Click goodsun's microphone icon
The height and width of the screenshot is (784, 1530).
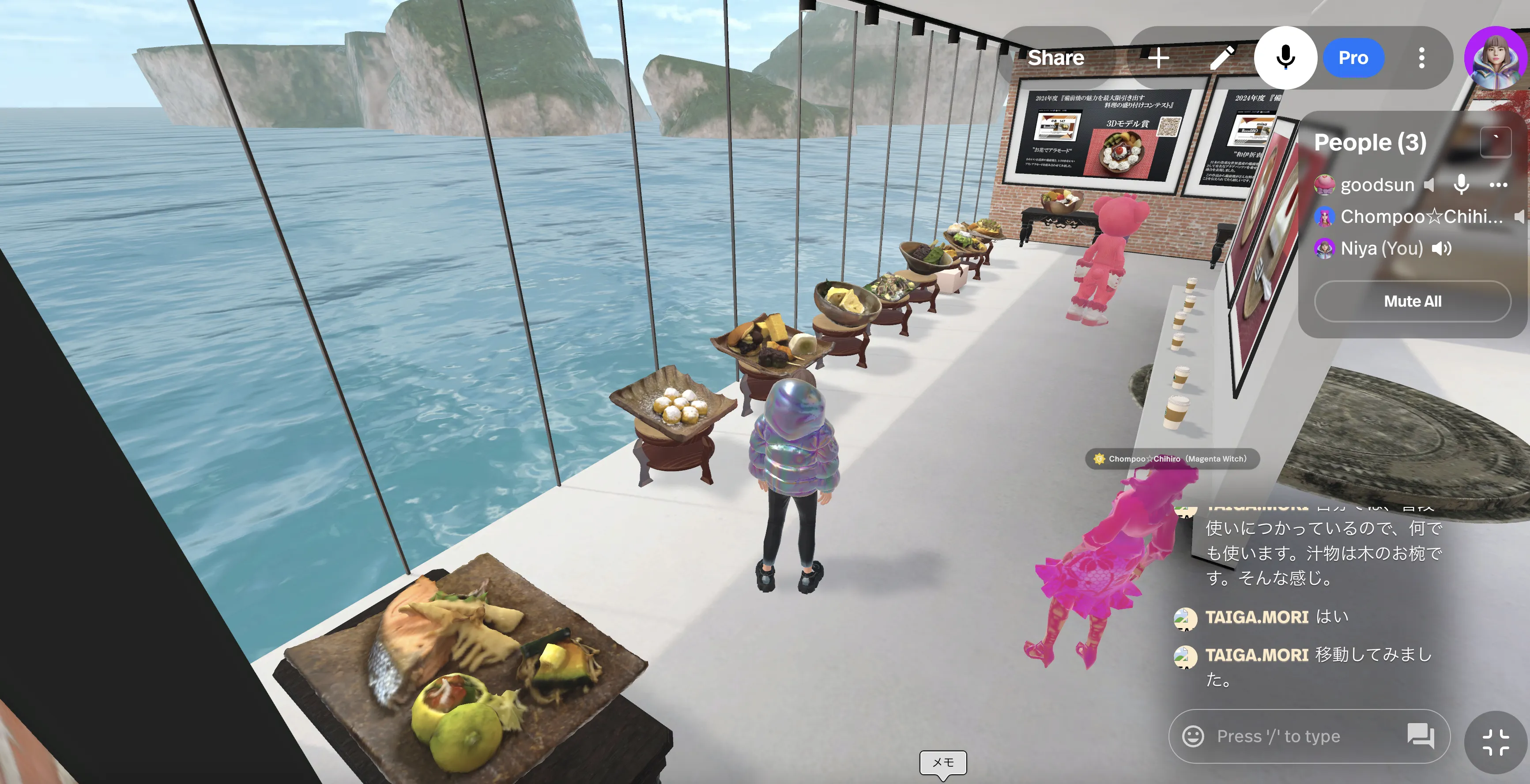point(1461,184)
